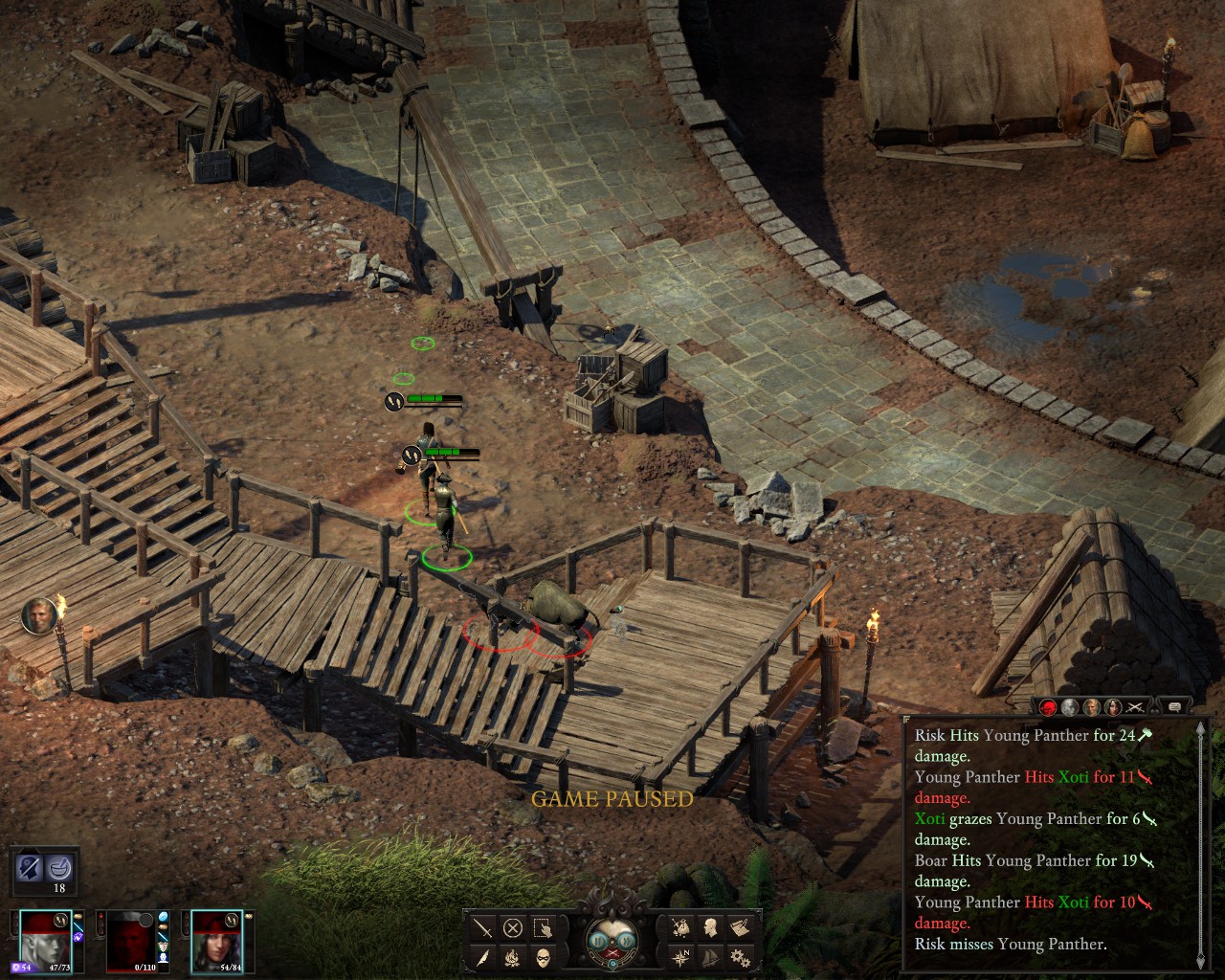Switch combat log to crossed swords filter
This screenshot has height=980, width=1225.
(x=1136, y=707)
